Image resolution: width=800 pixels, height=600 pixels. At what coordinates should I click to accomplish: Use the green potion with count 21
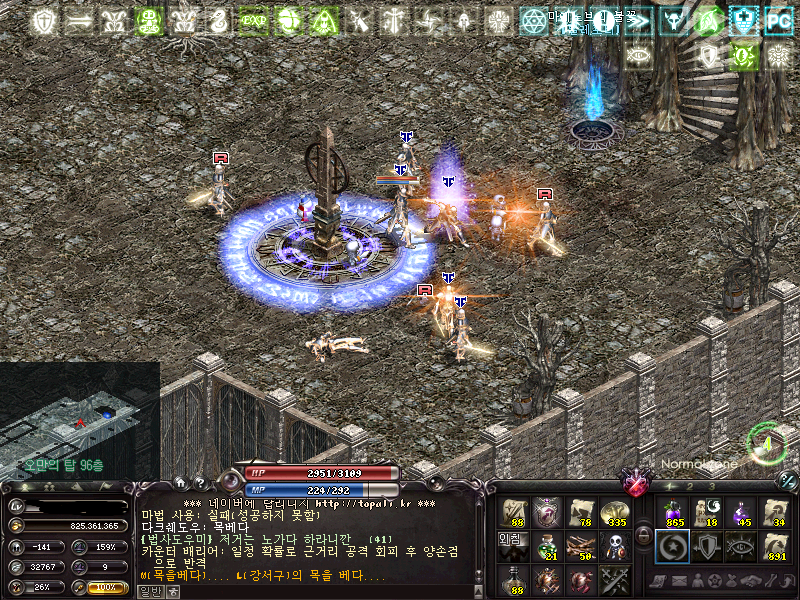pos(547,546)
